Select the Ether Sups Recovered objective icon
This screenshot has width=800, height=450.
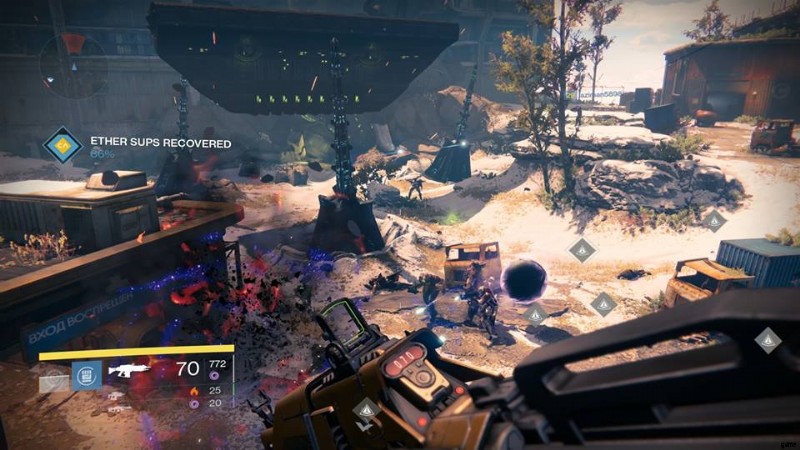[x=63, y=147]
